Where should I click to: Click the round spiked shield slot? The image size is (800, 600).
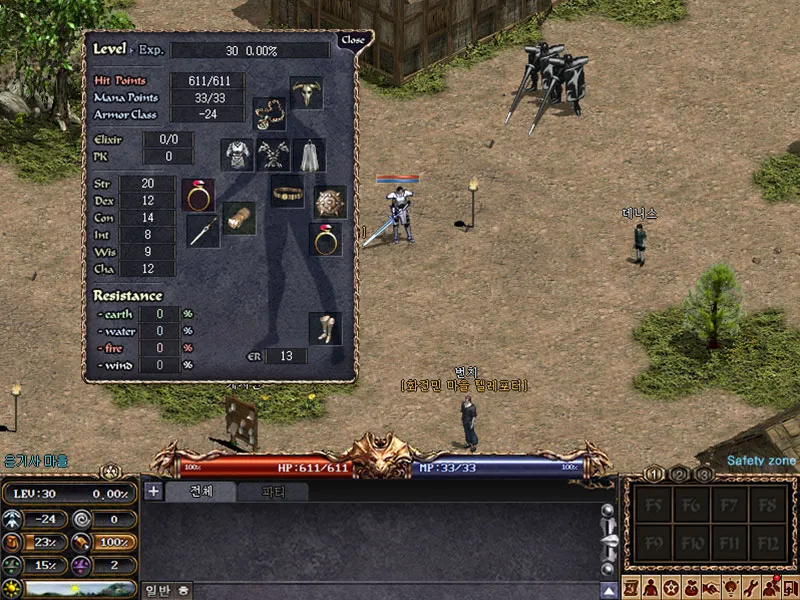329,201
